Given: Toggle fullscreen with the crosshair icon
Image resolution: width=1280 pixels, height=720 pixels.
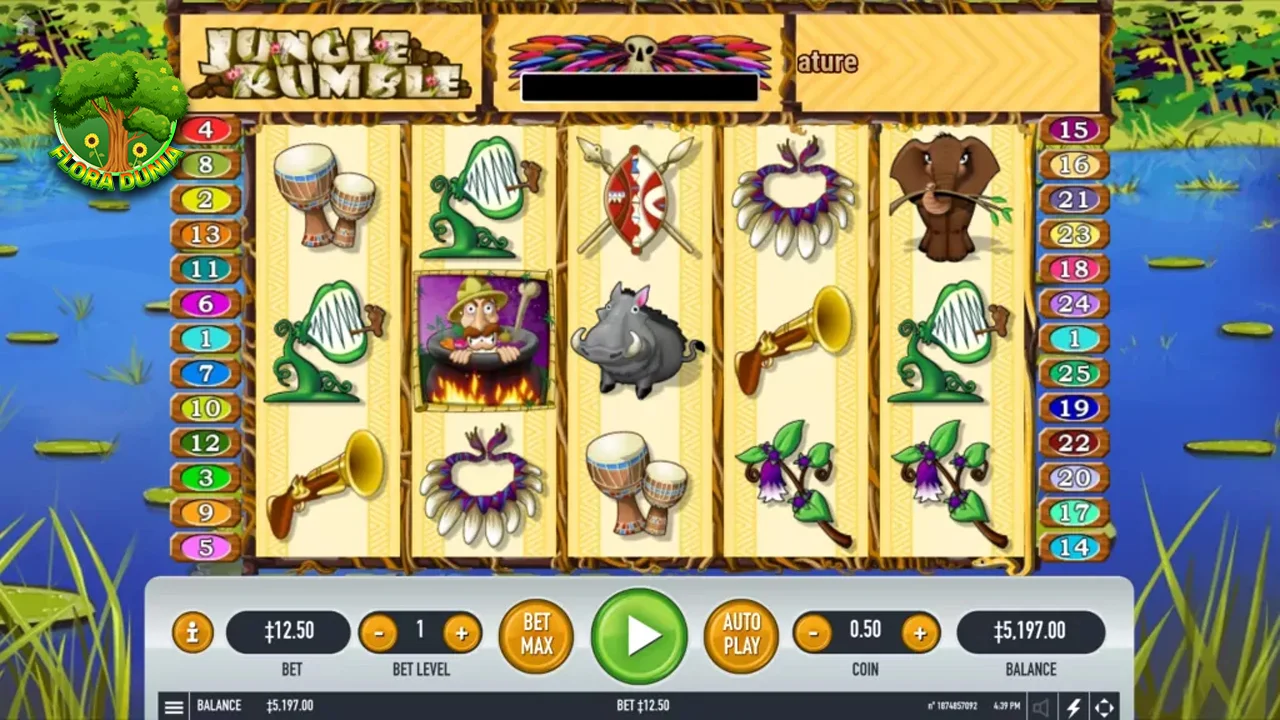Looking at the screenshot, I should [x=1105, y=706].
